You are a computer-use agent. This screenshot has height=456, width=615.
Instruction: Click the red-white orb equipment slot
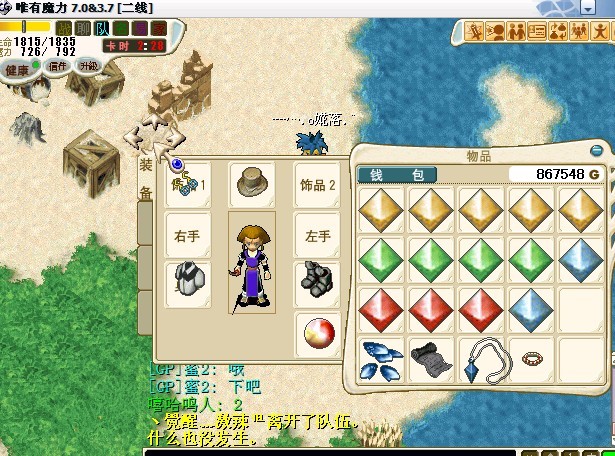[x=317, y=334]
